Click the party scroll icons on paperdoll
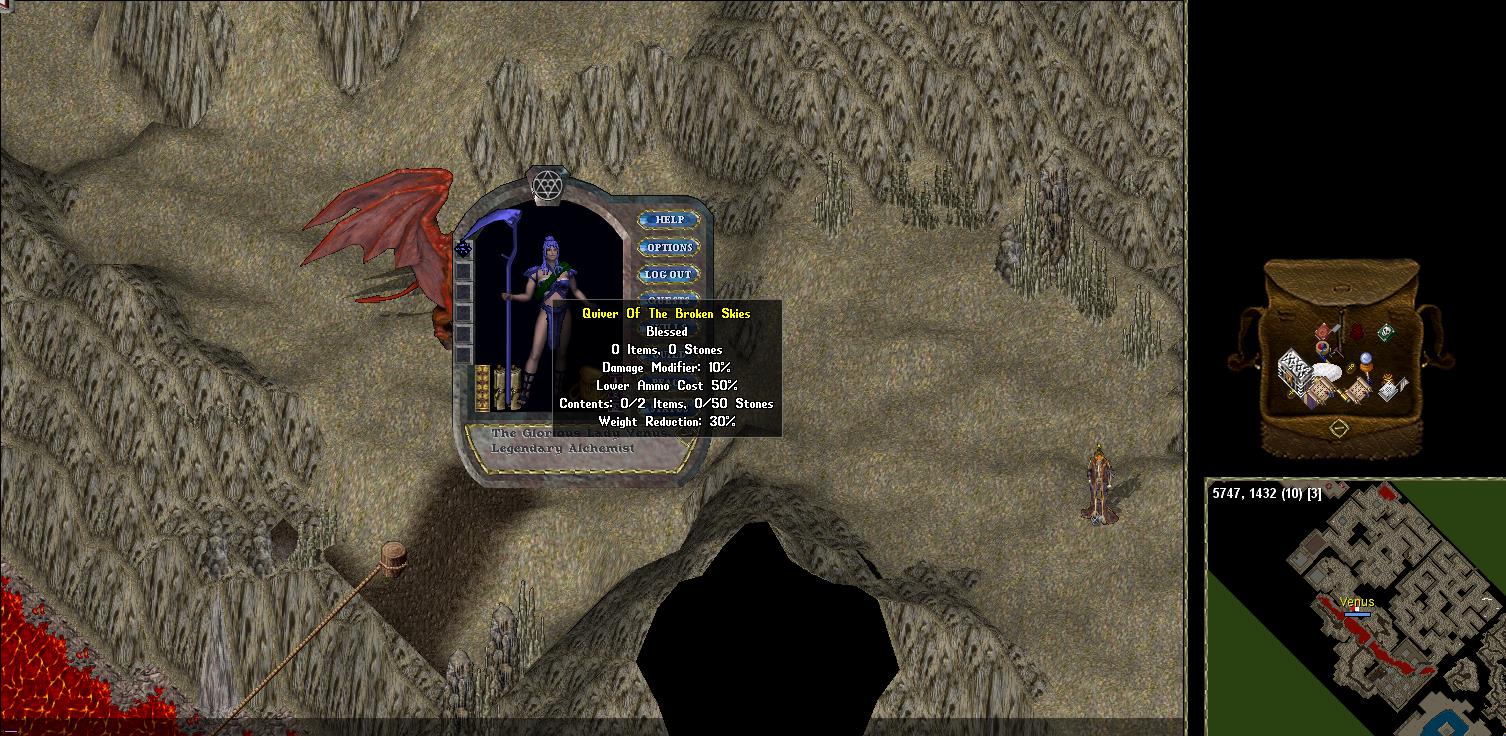 click(506, 387)
